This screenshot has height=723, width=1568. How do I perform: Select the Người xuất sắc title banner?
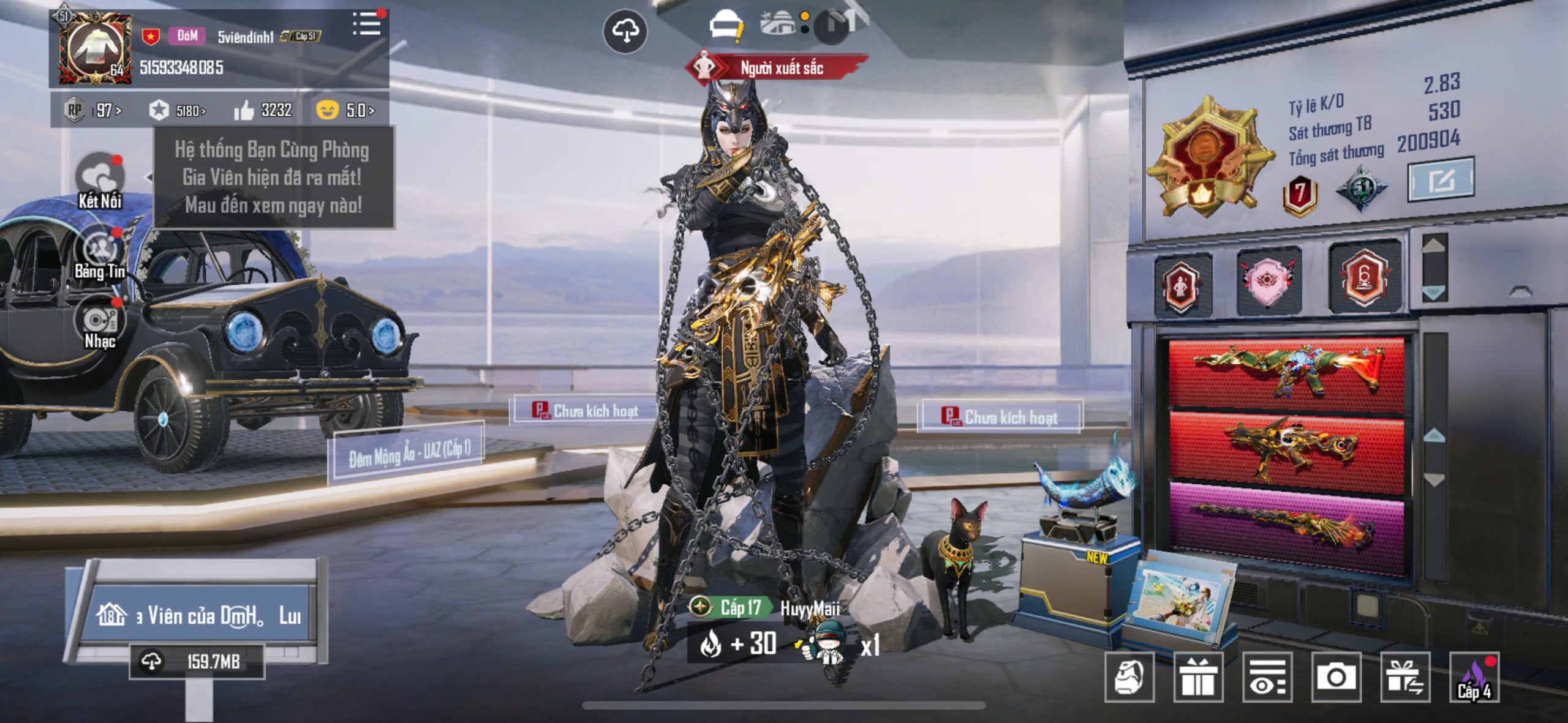pos(777,68)
